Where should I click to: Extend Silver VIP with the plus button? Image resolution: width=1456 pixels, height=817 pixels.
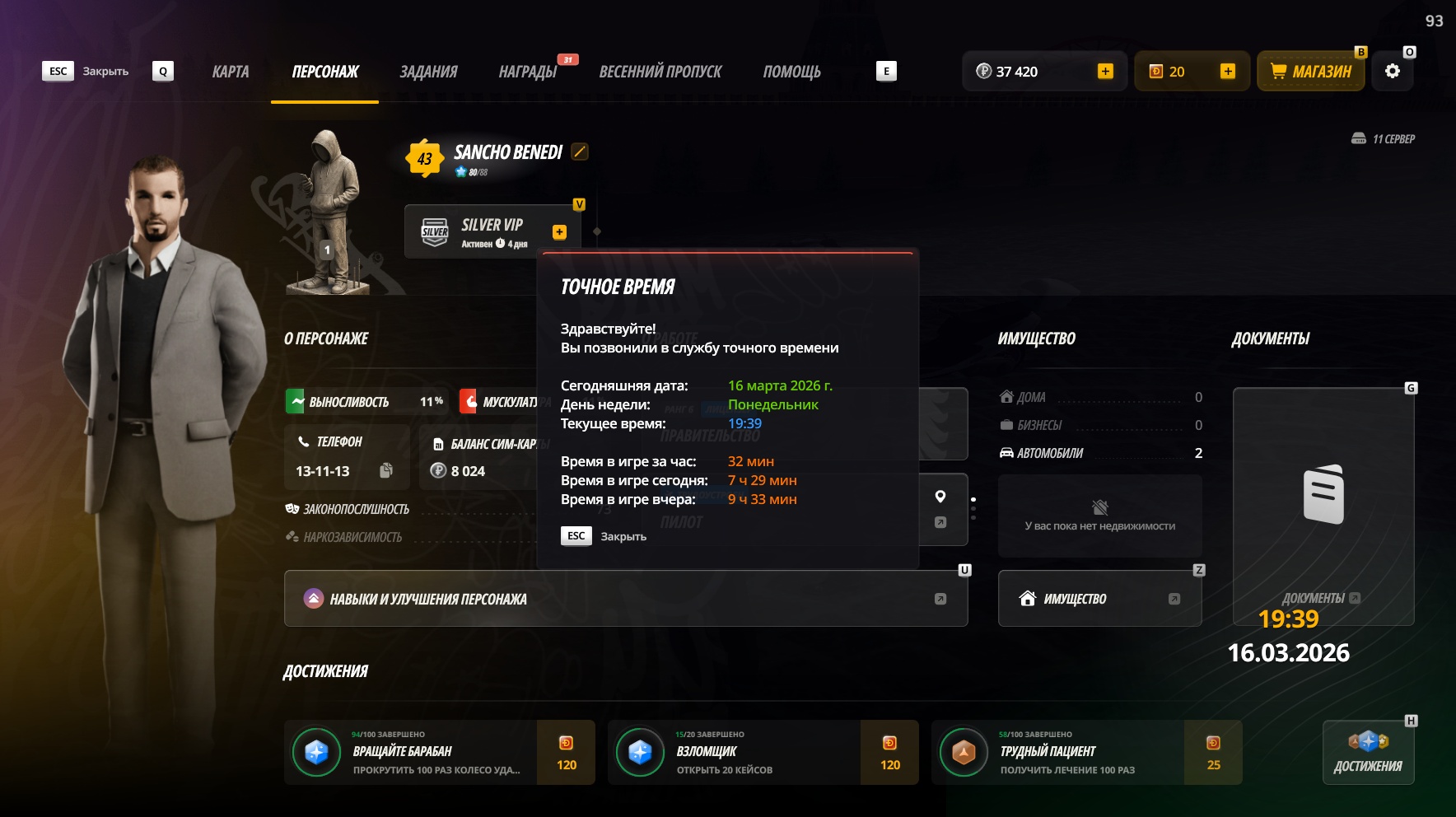tap(559, 232)
